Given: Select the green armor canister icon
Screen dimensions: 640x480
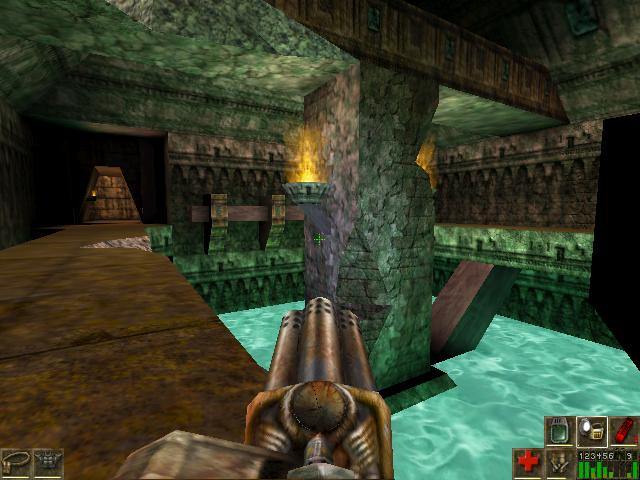Looking at the screenshot, I should [x=559, y=430].
